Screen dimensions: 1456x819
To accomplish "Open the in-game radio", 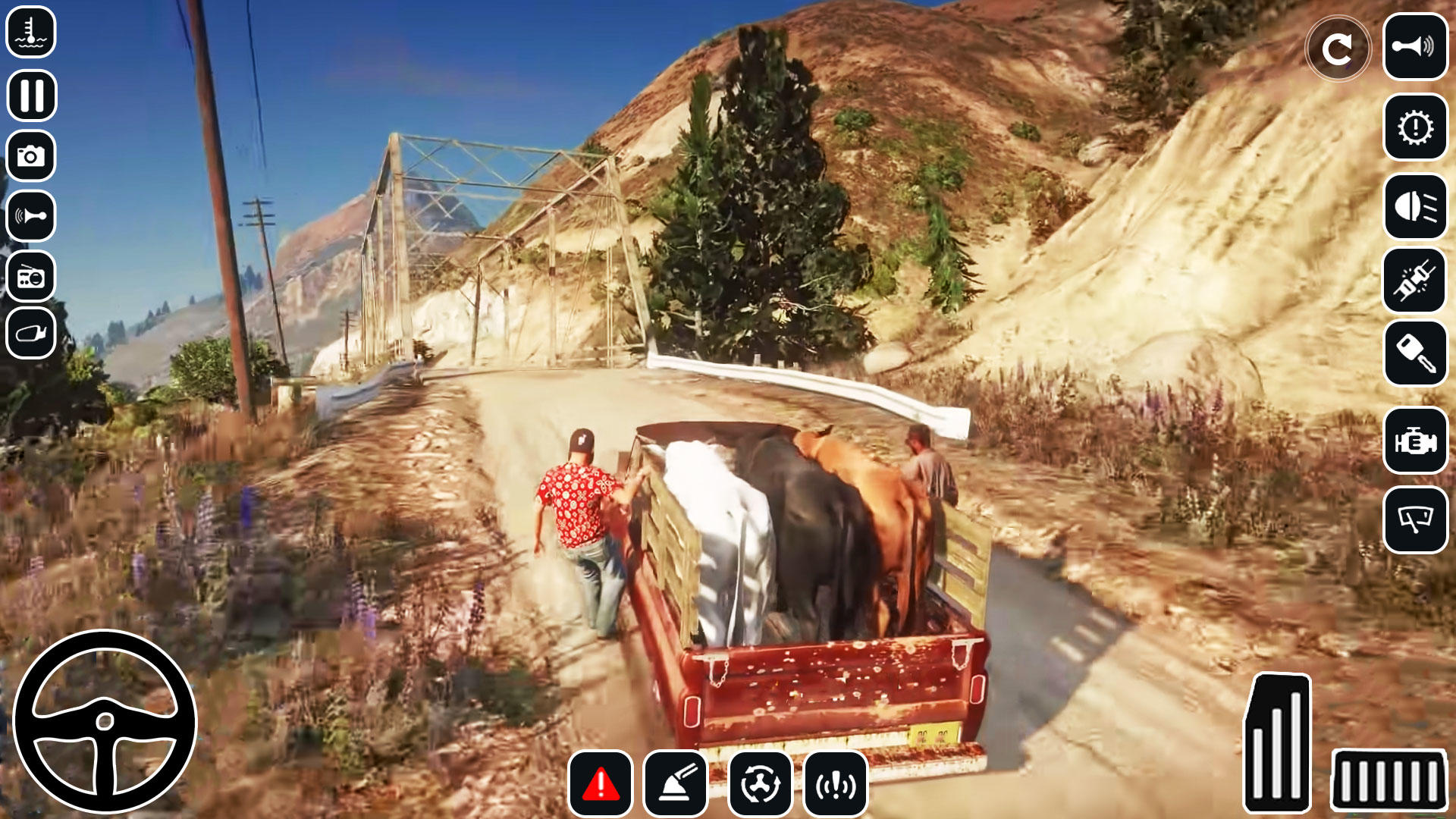I will (30, 277).
